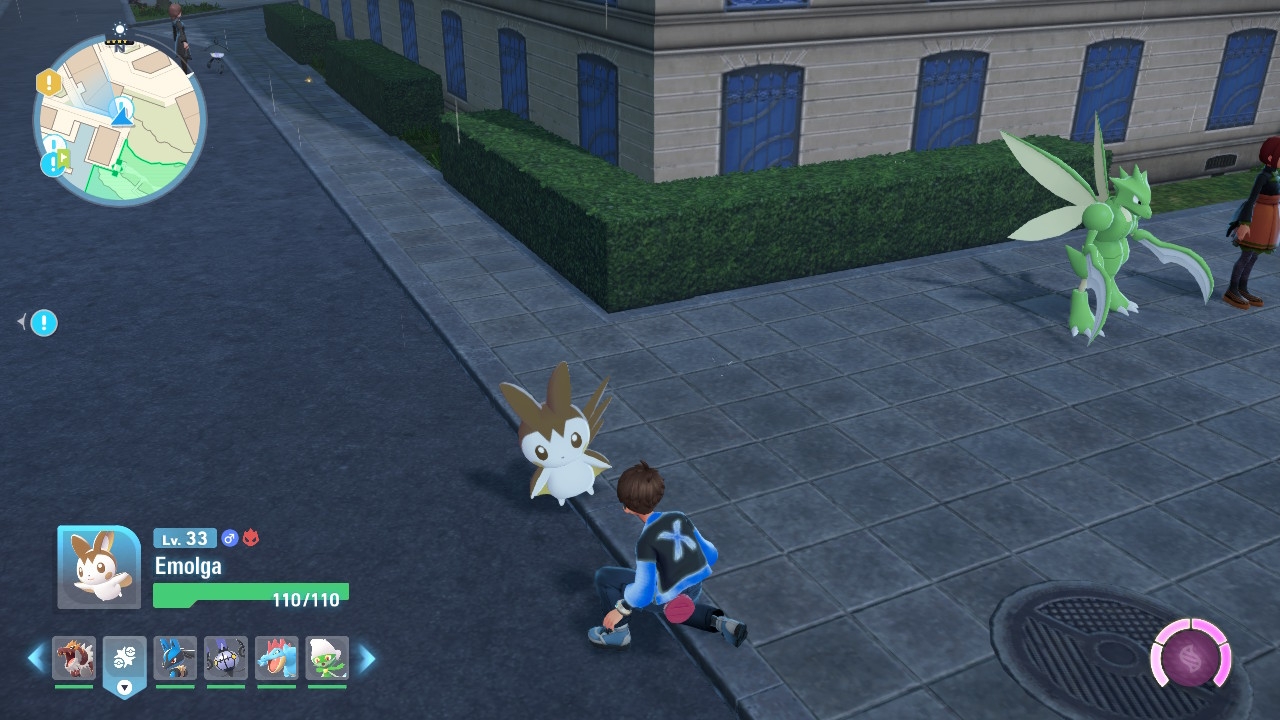The image size is (1280, 720).
Task: Select the orange hexagon alert marker on minimap
Action: pyautogui.click(x=48, y=82)
